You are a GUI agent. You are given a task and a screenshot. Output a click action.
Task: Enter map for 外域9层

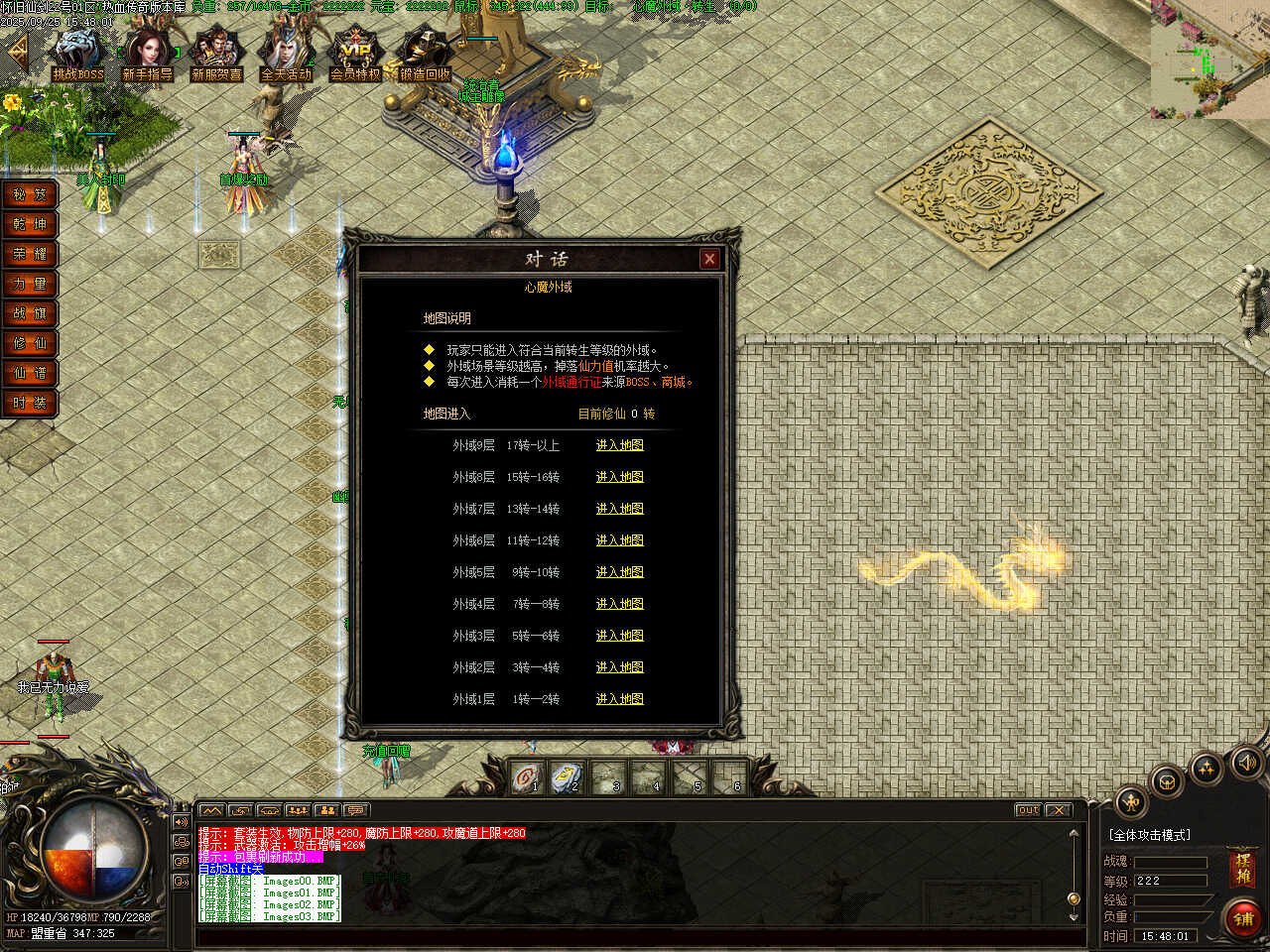coord(619,445)
